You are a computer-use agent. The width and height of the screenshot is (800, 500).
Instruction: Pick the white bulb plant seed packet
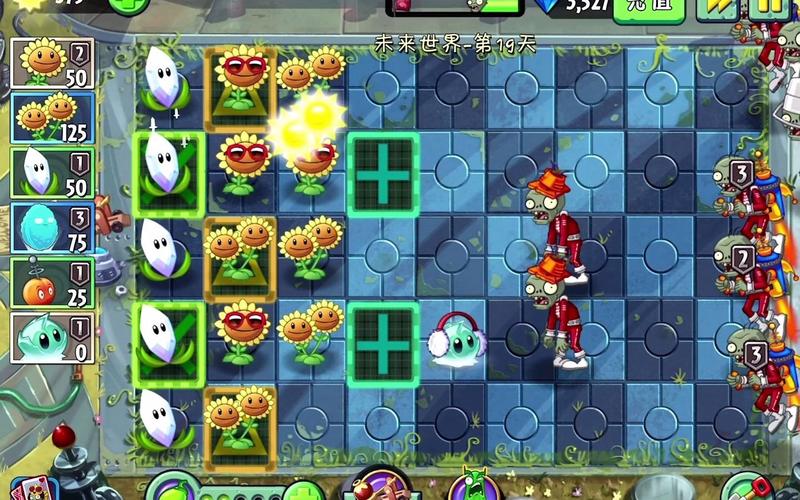click(52, 173)
